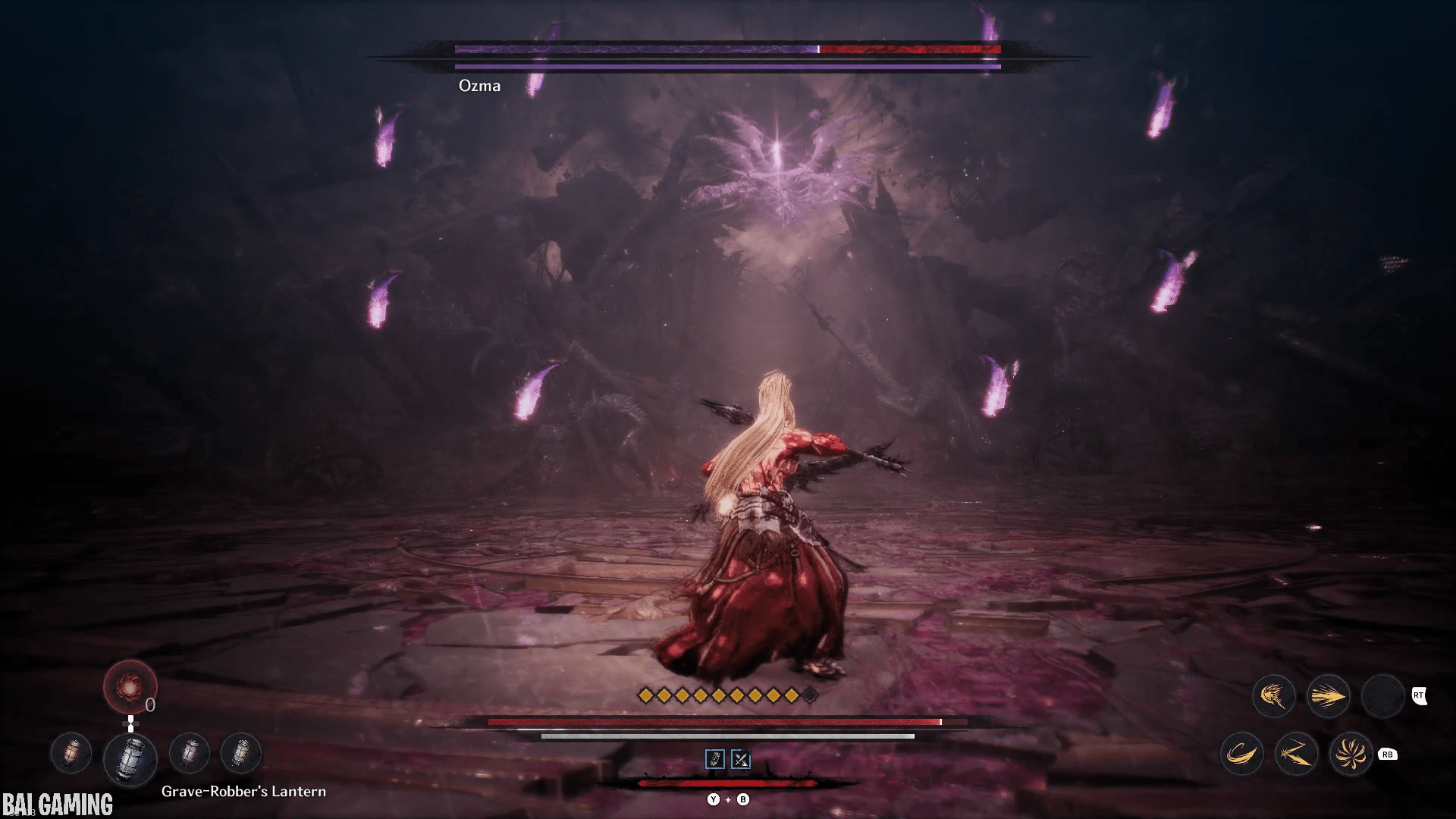This screenshot has width=1456, height=819.
Task: Use the golden crescent slash skill
Action: tap(1241, 754)
